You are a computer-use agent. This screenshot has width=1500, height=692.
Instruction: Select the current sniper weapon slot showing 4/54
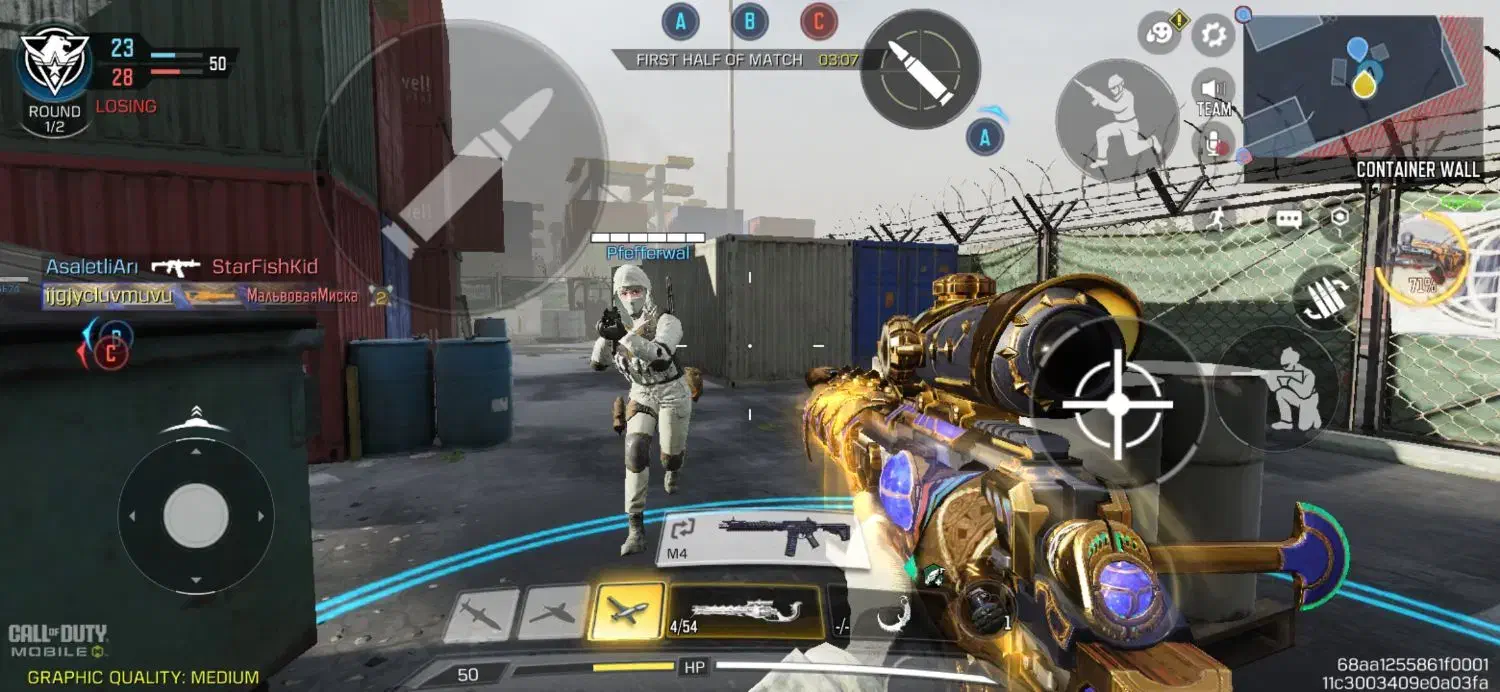(745, 612)
